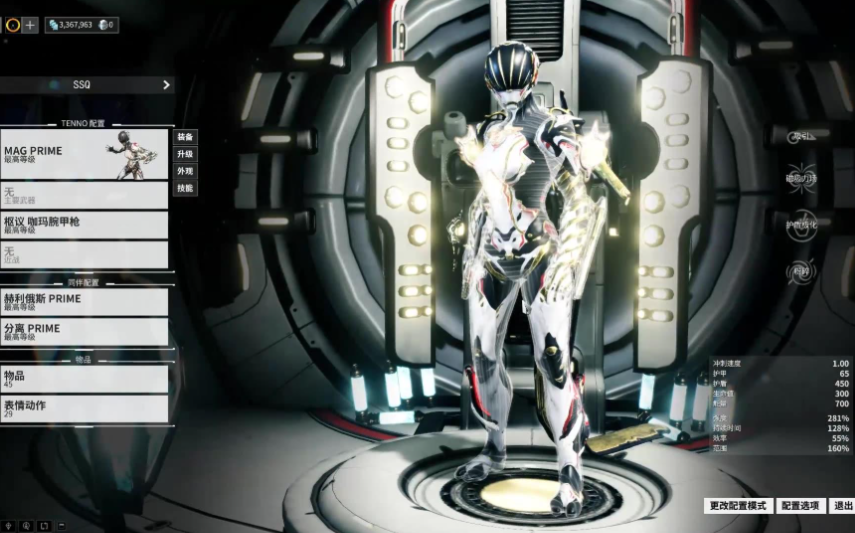Open the 外观 appearance option

point(185,171)
